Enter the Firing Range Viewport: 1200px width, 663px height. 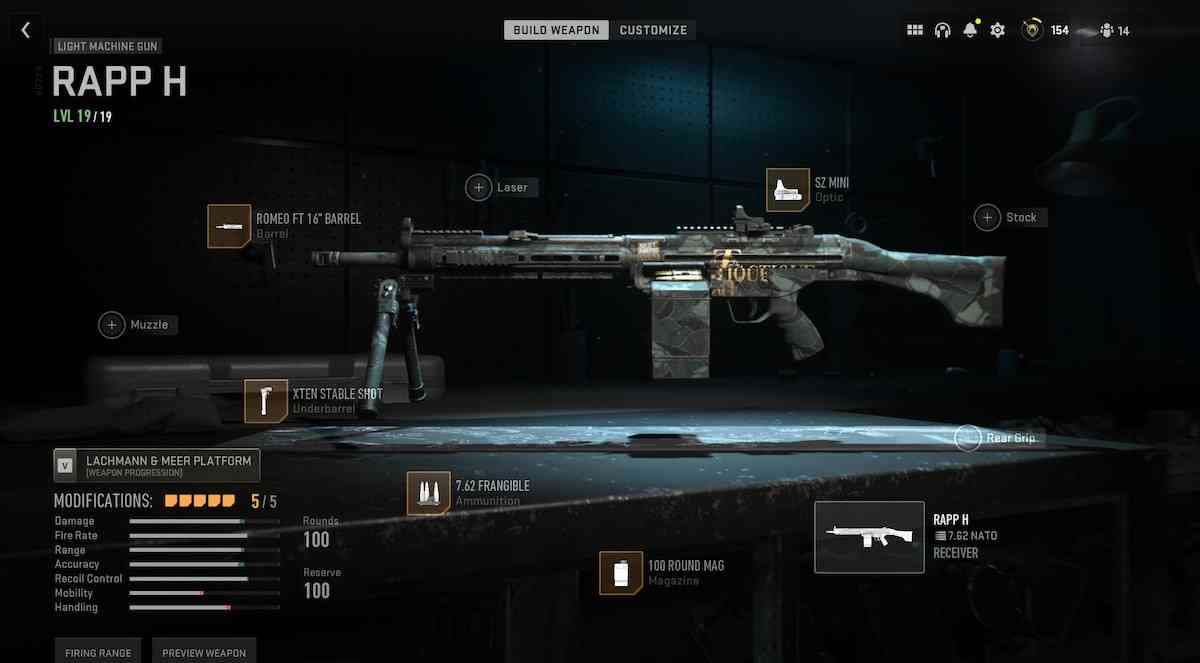(x=98, y=651)
